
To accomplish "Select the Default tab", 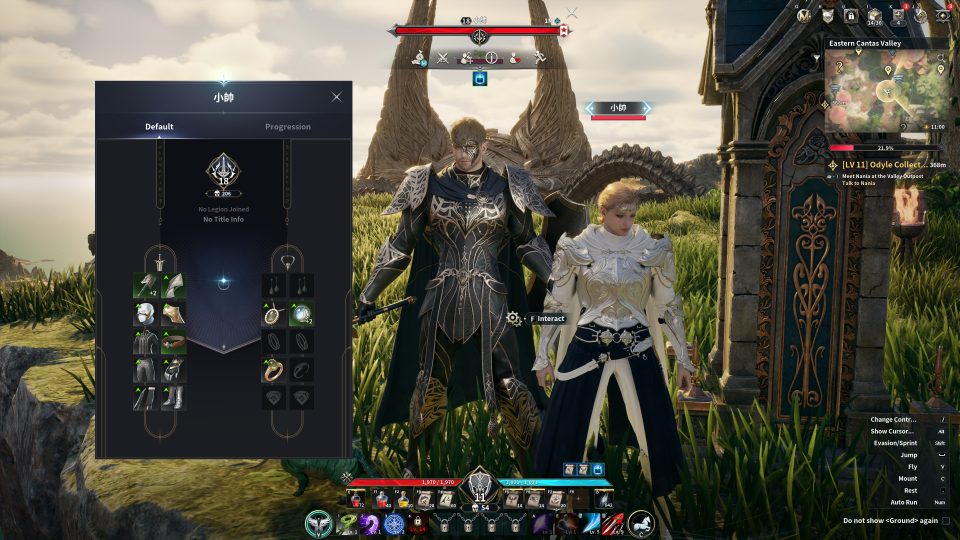I will [x=159, y=127].
